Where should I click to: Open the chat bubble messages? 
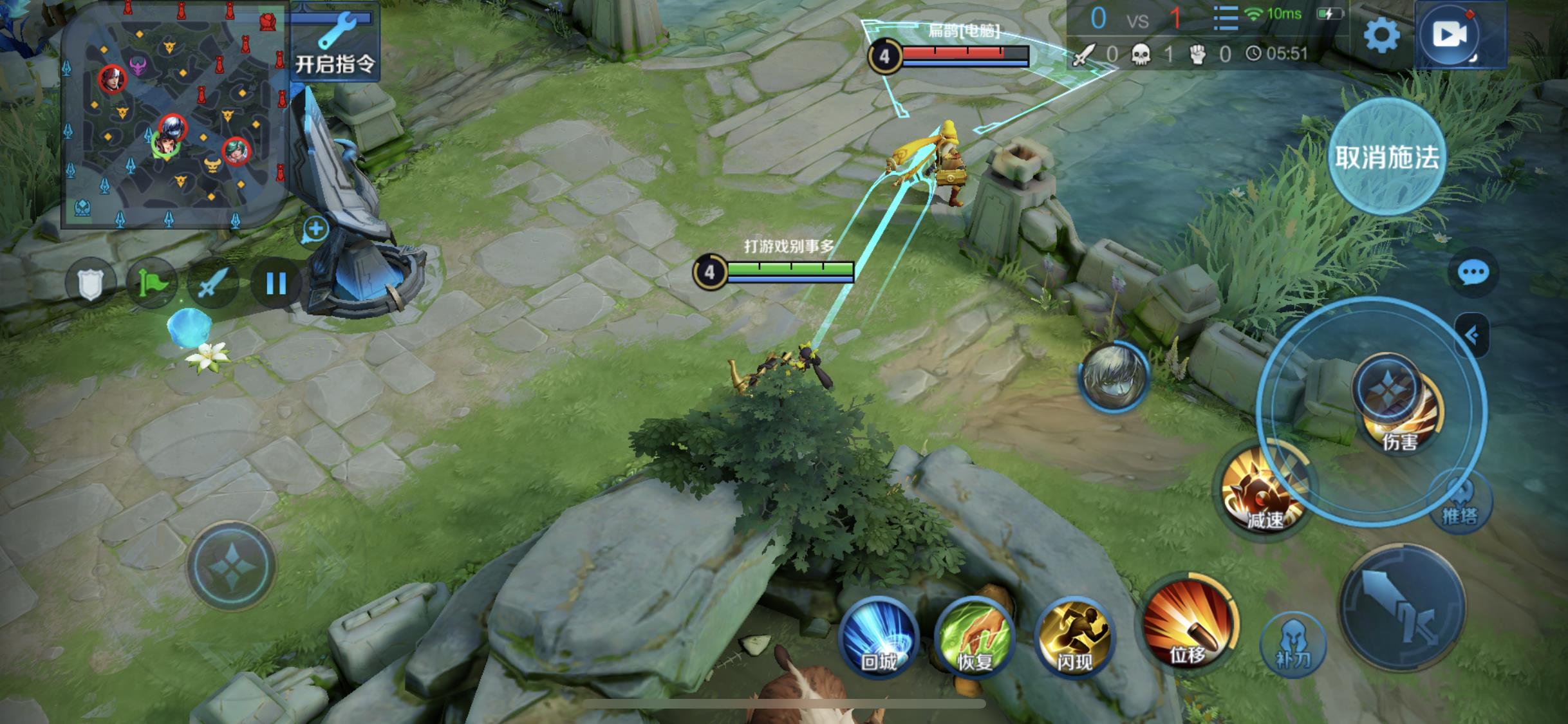pyautogui.click(x=1473, y=274)
